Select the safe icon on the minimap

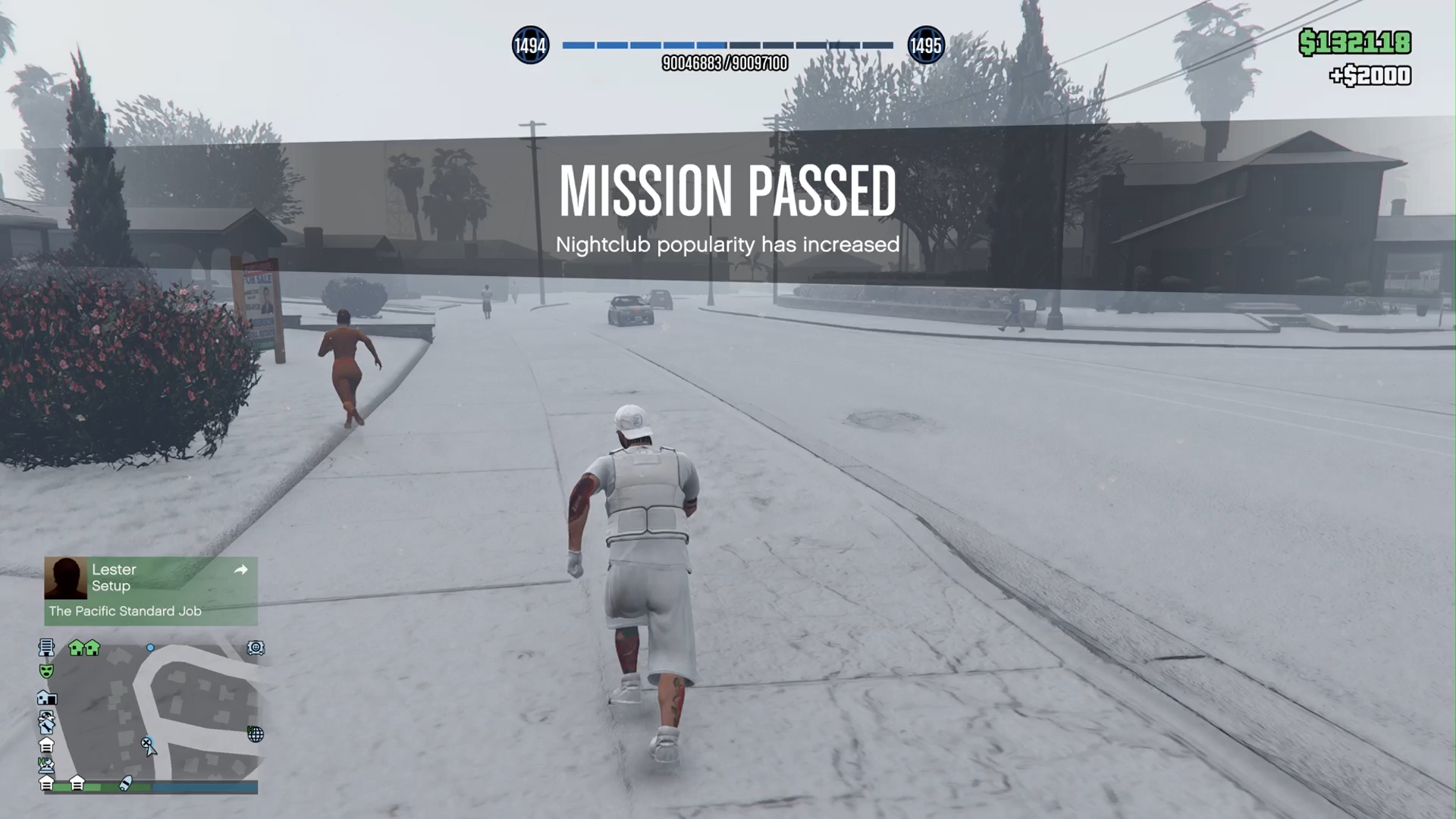click(256, 648)
